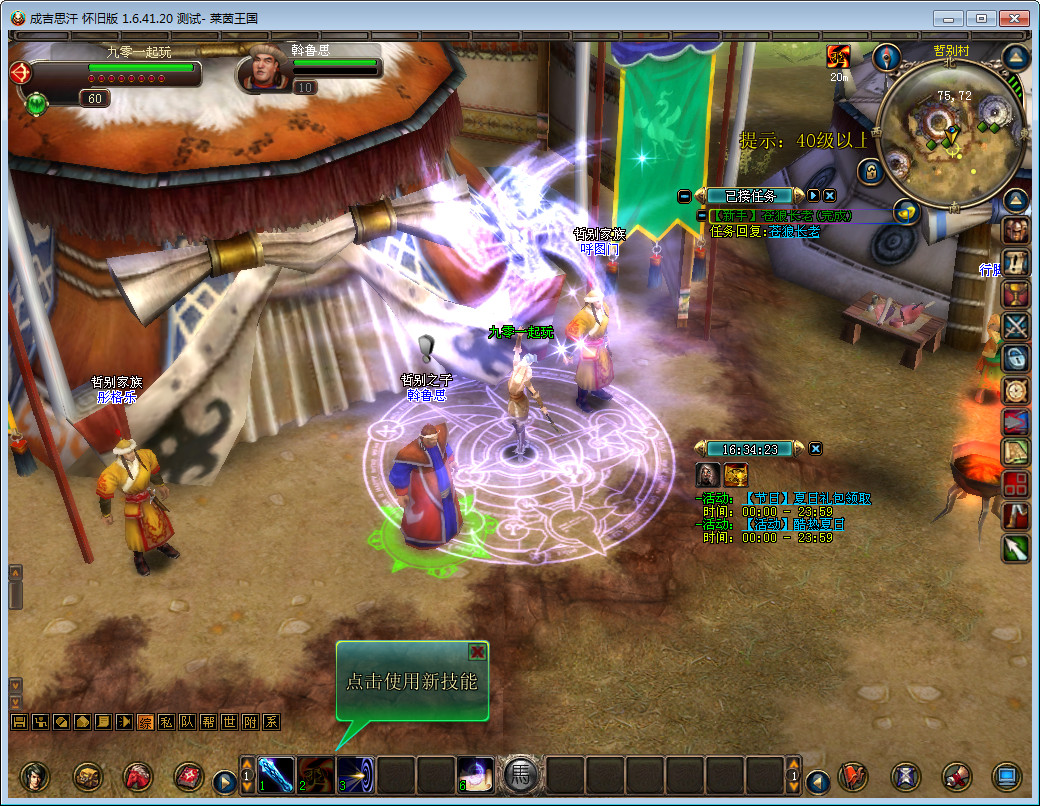This screenshot has width=1040, height=806.
Task: Toggle the padlock button beside the minimap
Action: click(x=872, y=171)
